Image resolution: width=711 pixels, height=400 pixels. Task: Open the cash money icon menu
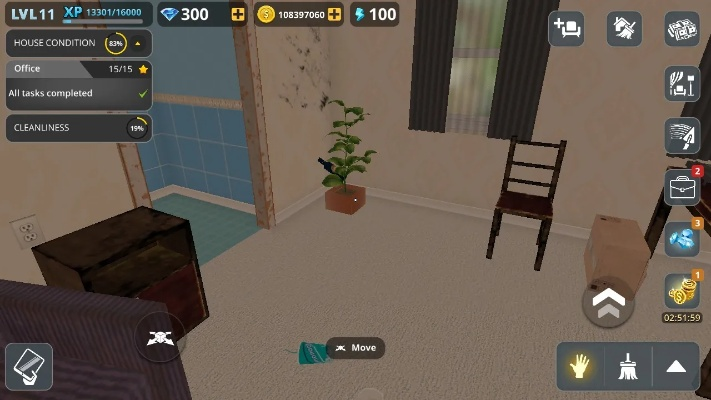click(x=682, y=28)
